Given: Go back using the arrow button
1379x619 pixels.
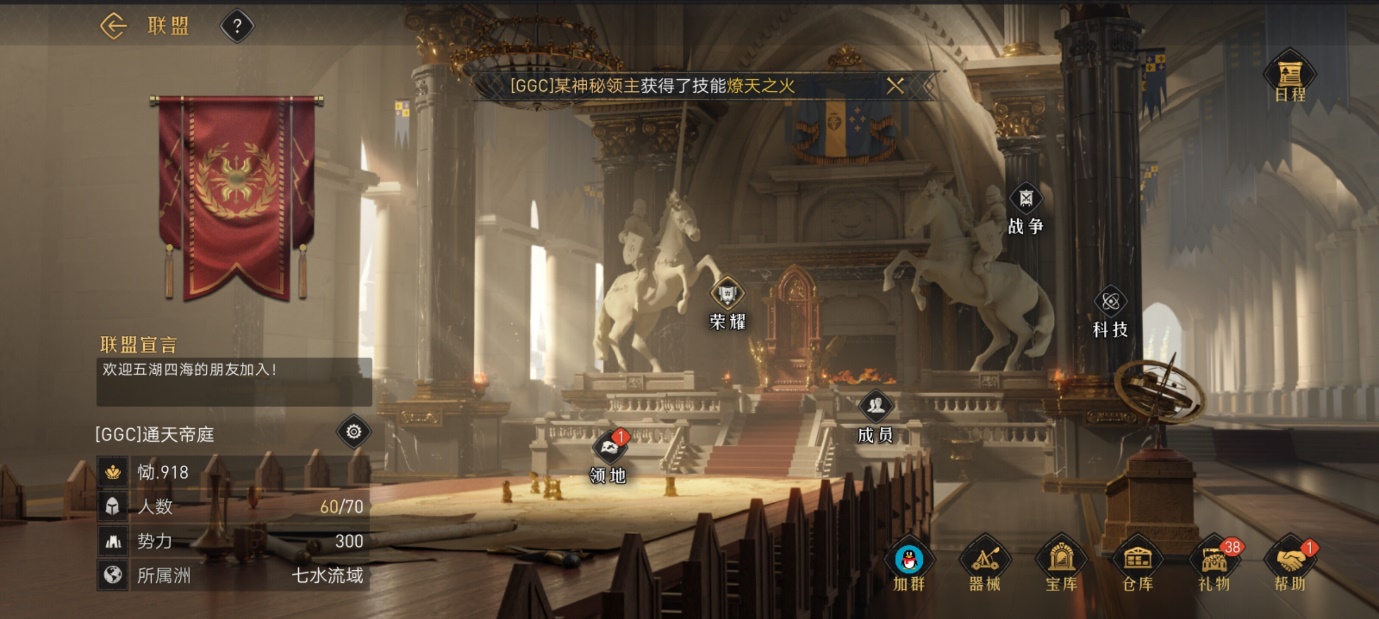Looking at the screenshot, I should tap(113, 26).
